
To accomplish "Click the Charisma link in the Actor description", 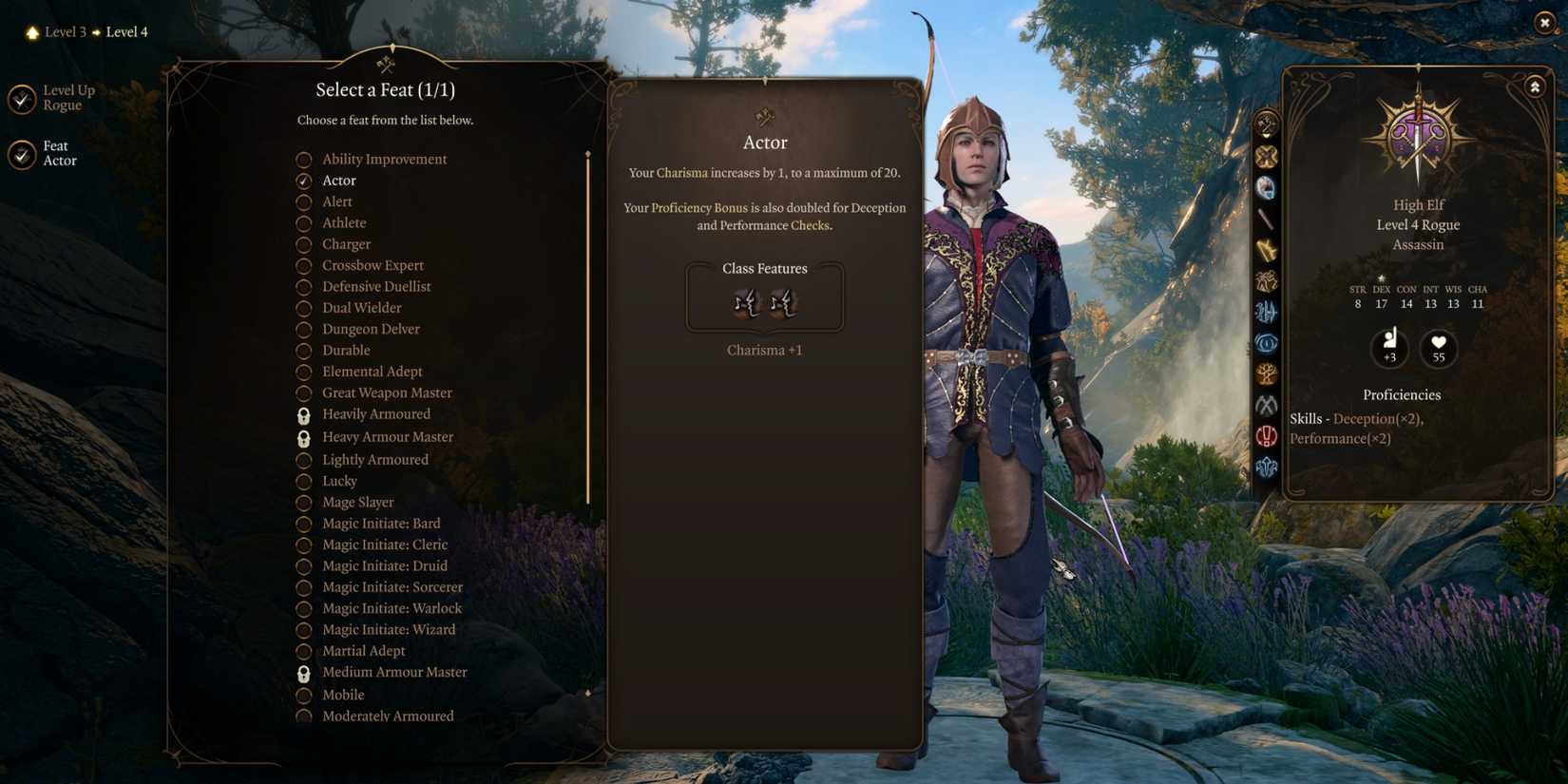I will tap(682, 173).
